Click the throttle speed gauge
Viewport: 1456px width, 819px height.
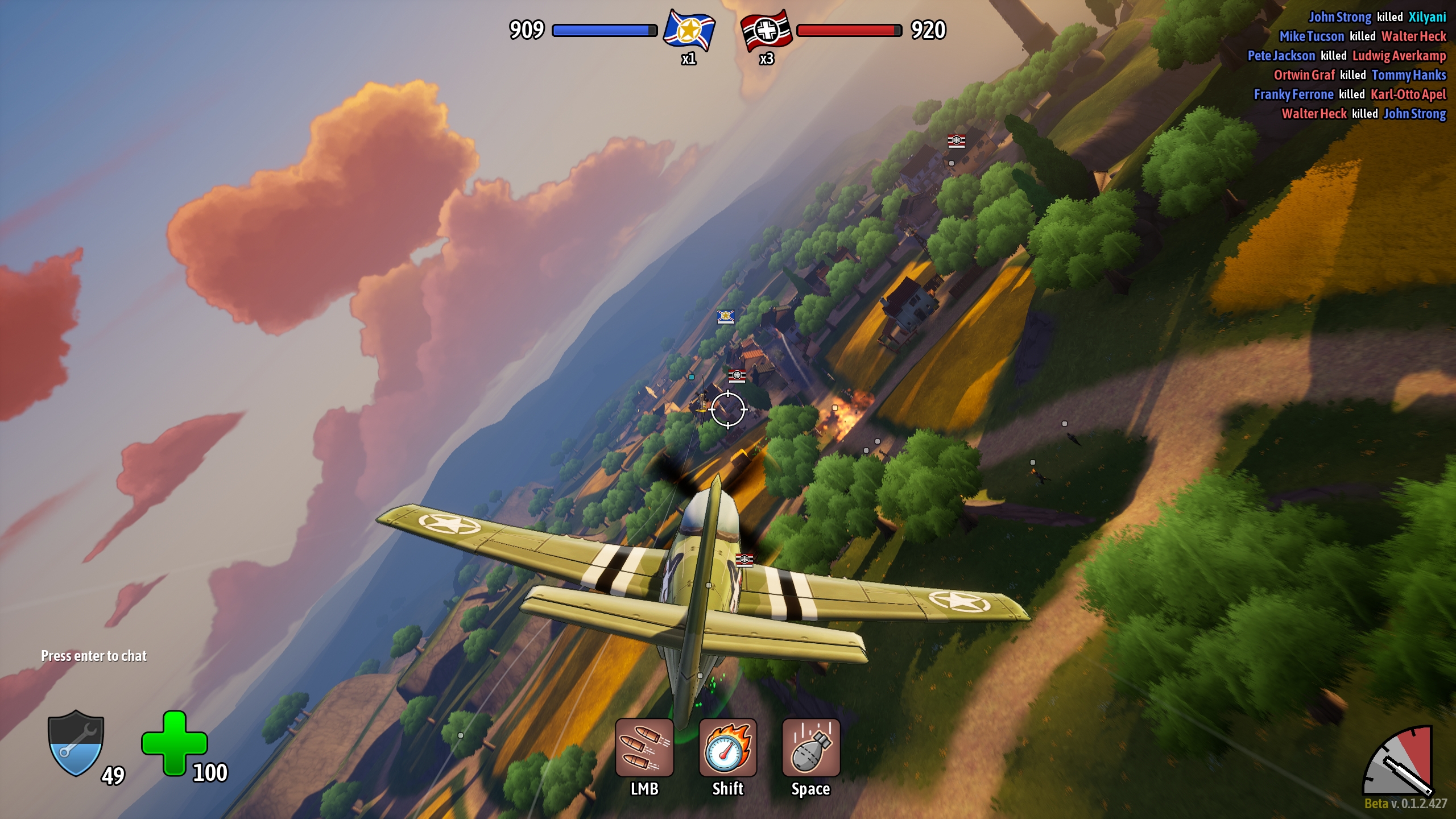[1400, 762]
